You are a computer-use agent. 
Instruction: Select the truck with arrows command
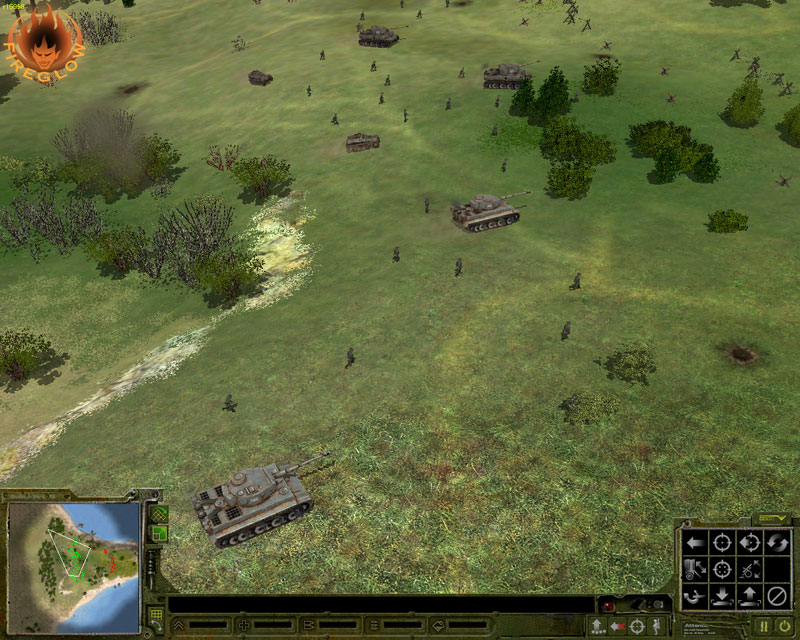(x=693, y=571)
